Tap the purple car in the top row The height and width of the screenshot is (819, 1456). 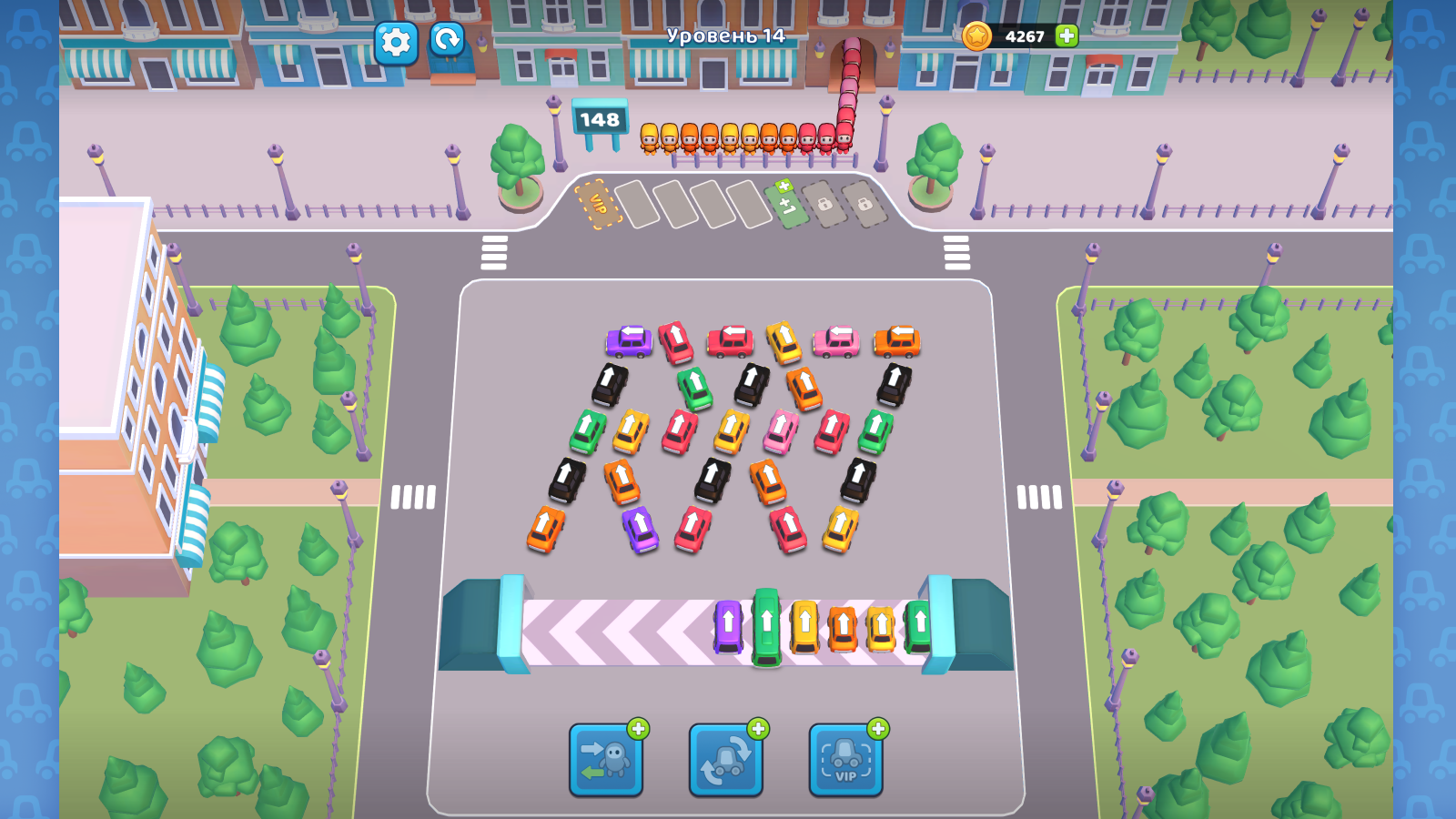pyautogui.click(x=628, y=343)
